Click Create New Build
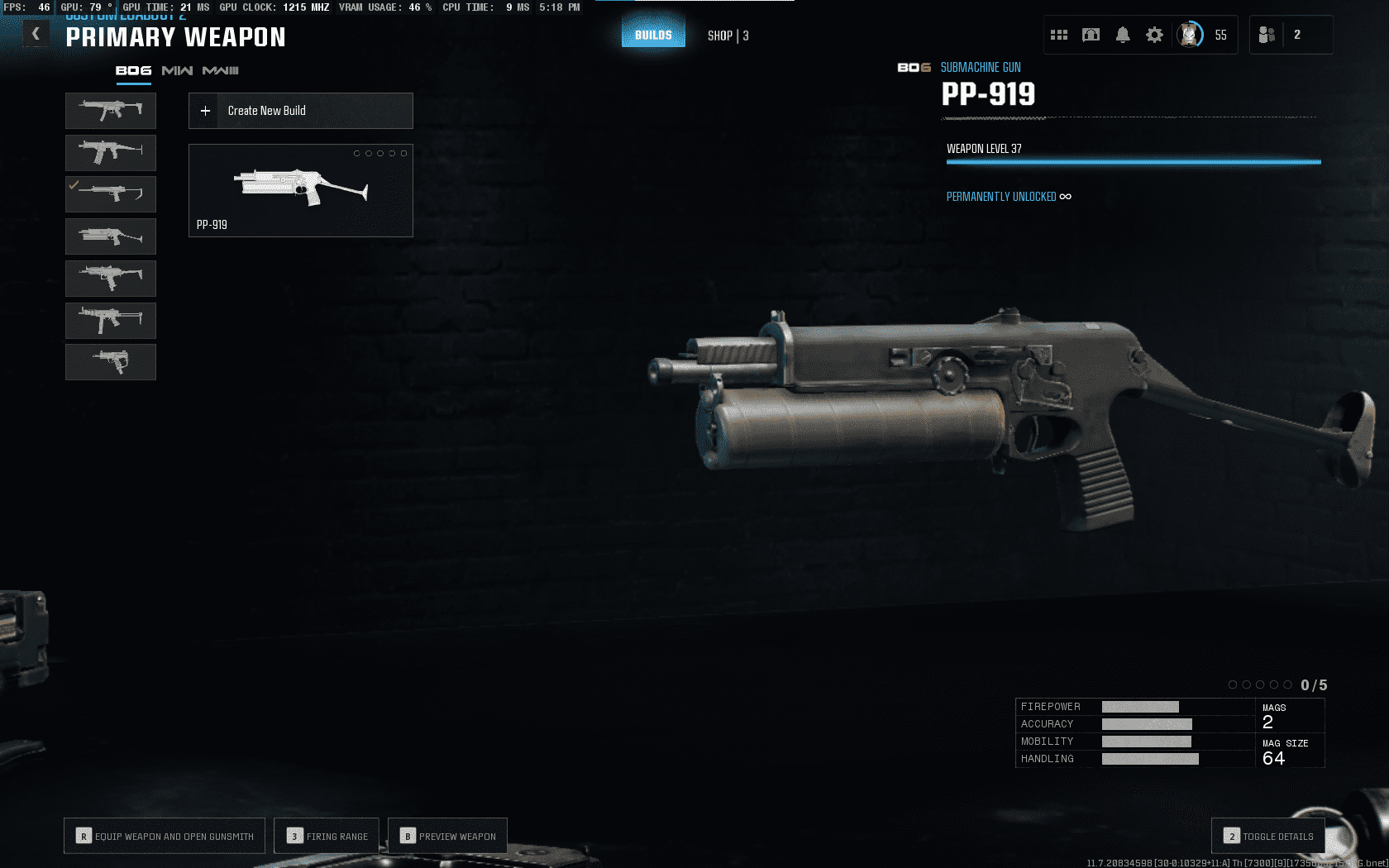Image resolution: width=1389 pixels, height=868 pixels. click(301, 111)
